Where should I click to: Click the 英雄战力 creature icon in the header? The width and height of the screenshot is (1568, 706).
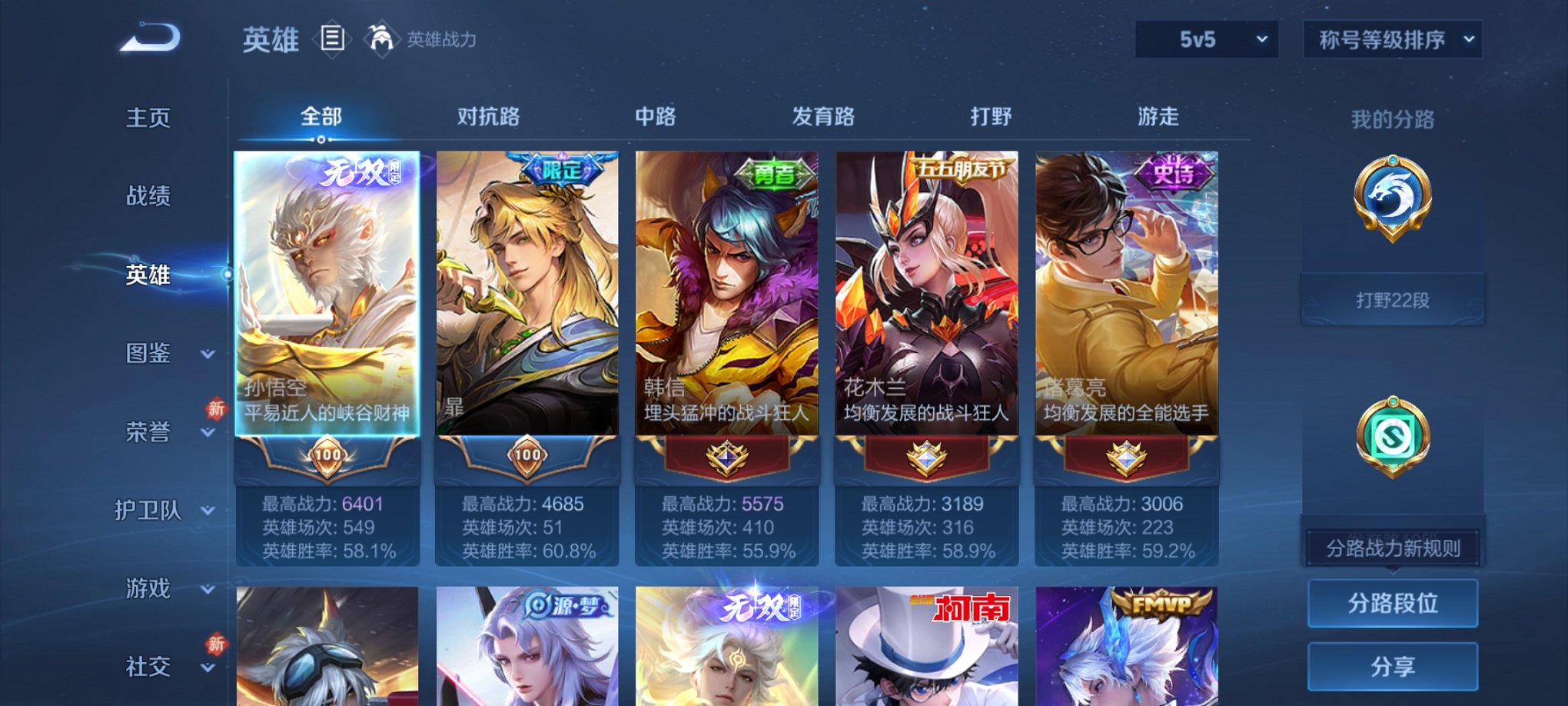[380, 37]
